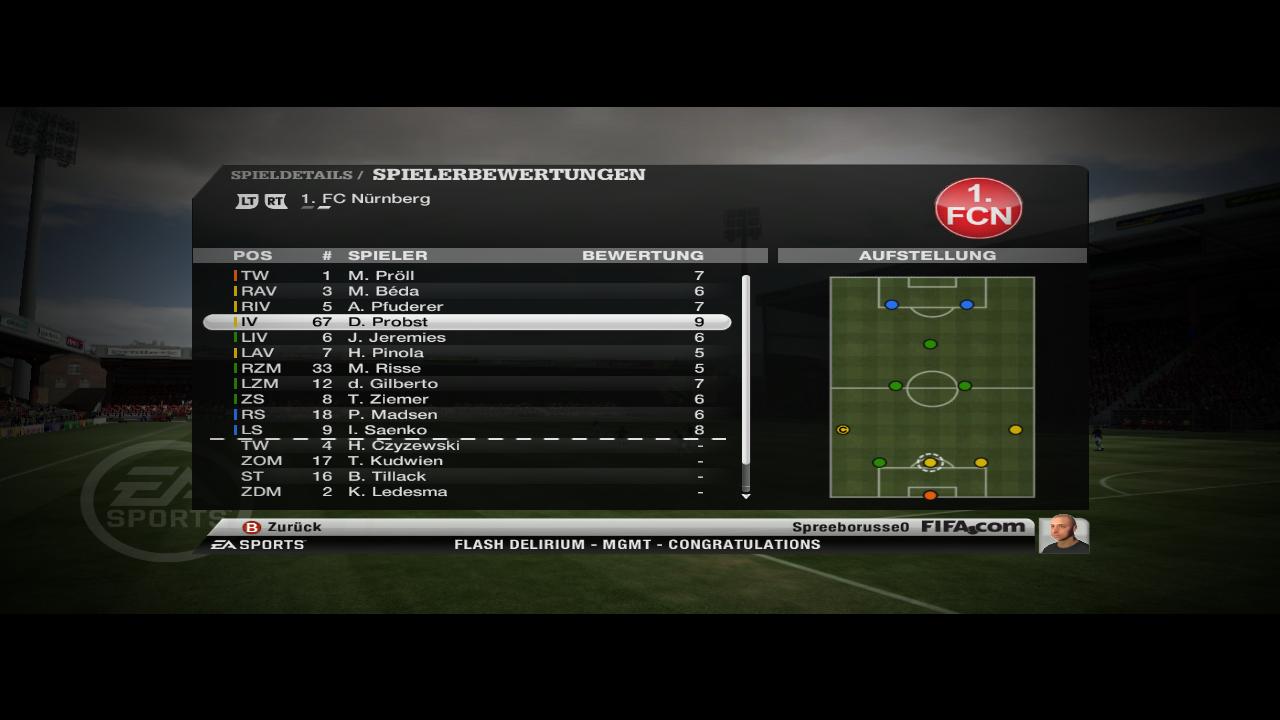Choose M. Béda in the ratings list
This screenshot has height=720, width=1280.
(468, 291)
